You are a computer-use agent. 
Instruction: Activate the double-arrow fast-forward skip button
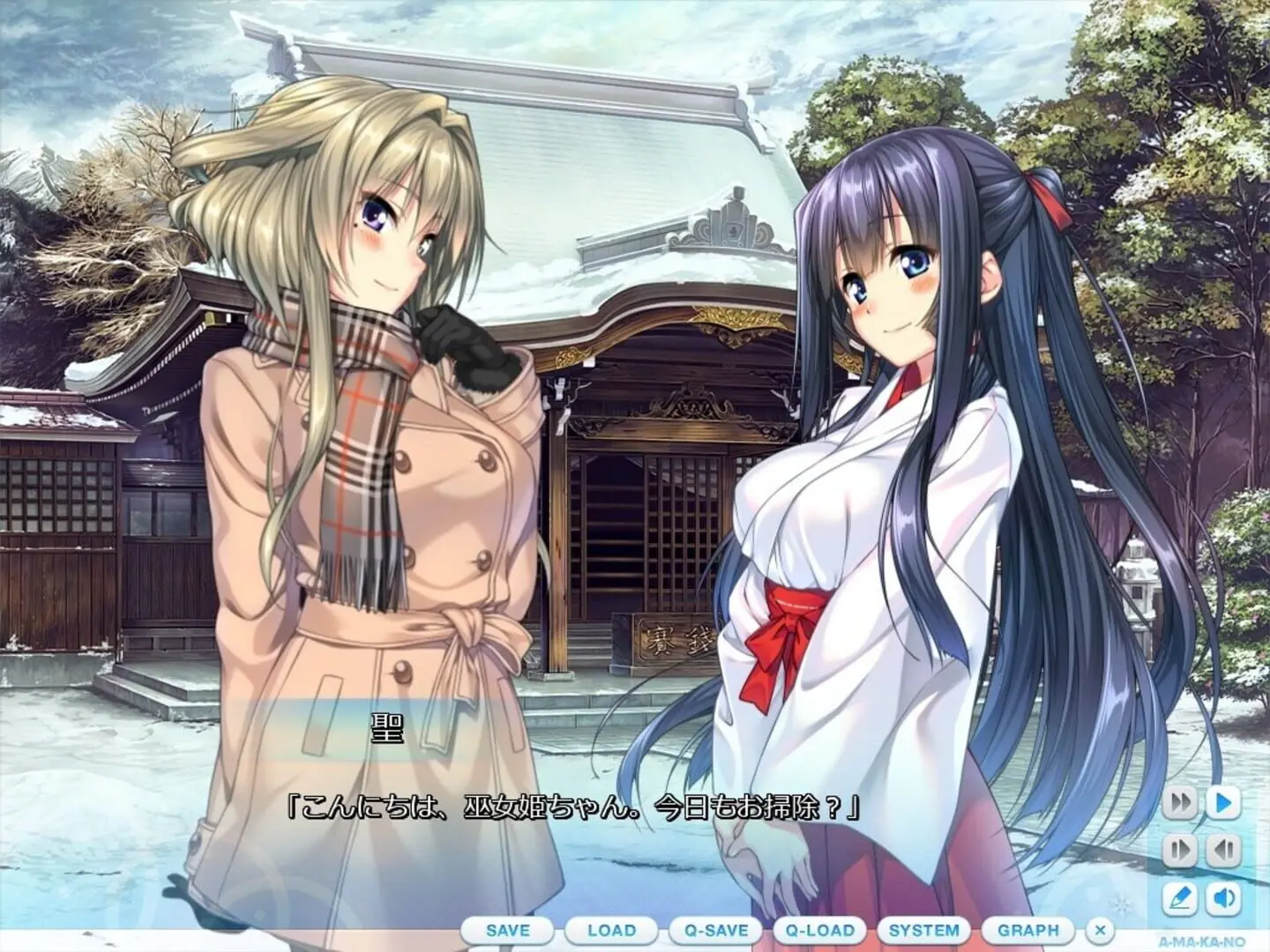(x=1179, y=803)
